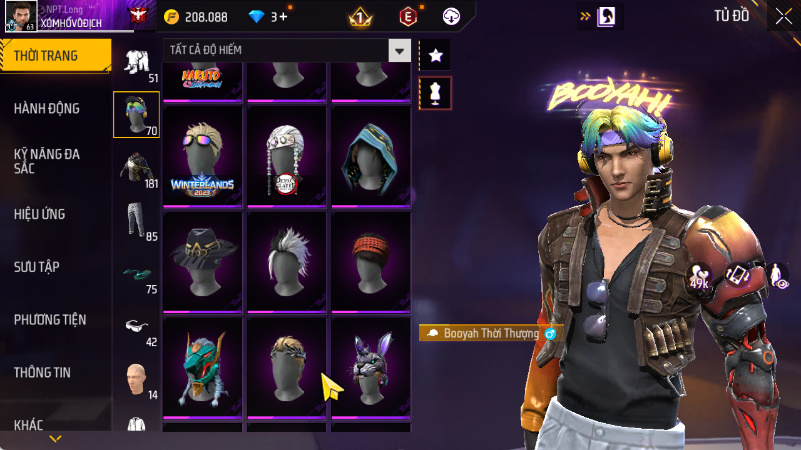Select the sunglasses category icon
The image size is (801, 450).
[136, 325]
